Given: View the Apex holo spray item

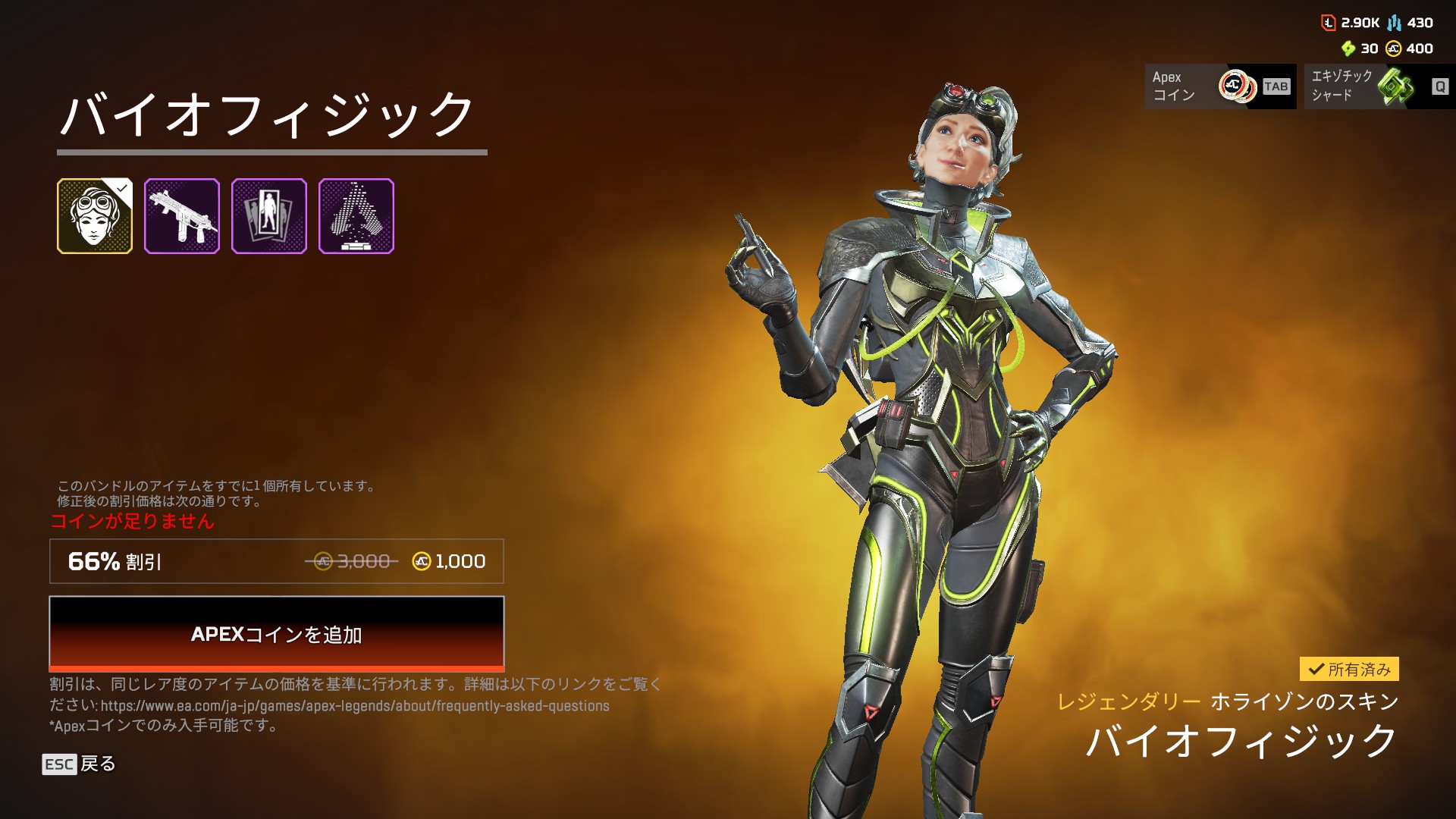Looking at the screenshot, I should click(x=356, y=216).
